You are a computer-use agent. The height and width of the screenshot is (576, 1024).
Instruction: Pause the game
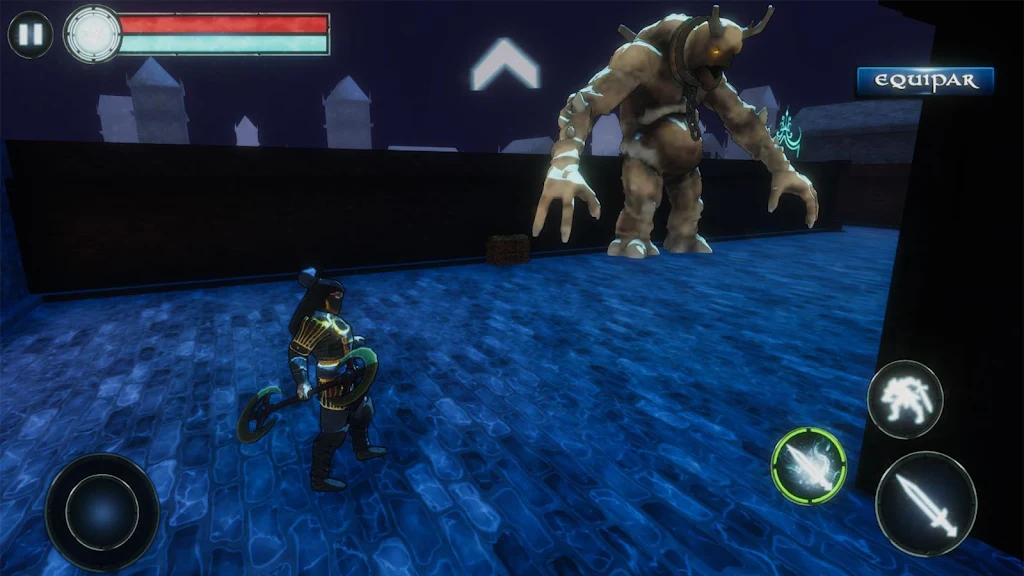click(x=30, y=34)
